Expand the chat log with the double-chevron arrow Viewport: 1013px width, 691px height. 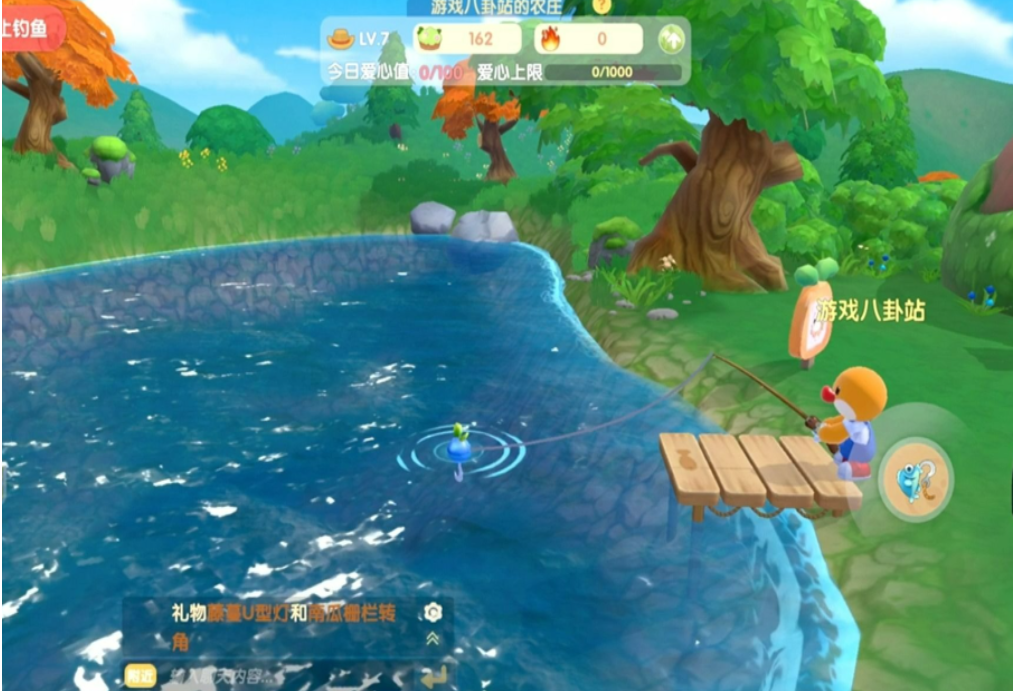click(x=433, y=639)
